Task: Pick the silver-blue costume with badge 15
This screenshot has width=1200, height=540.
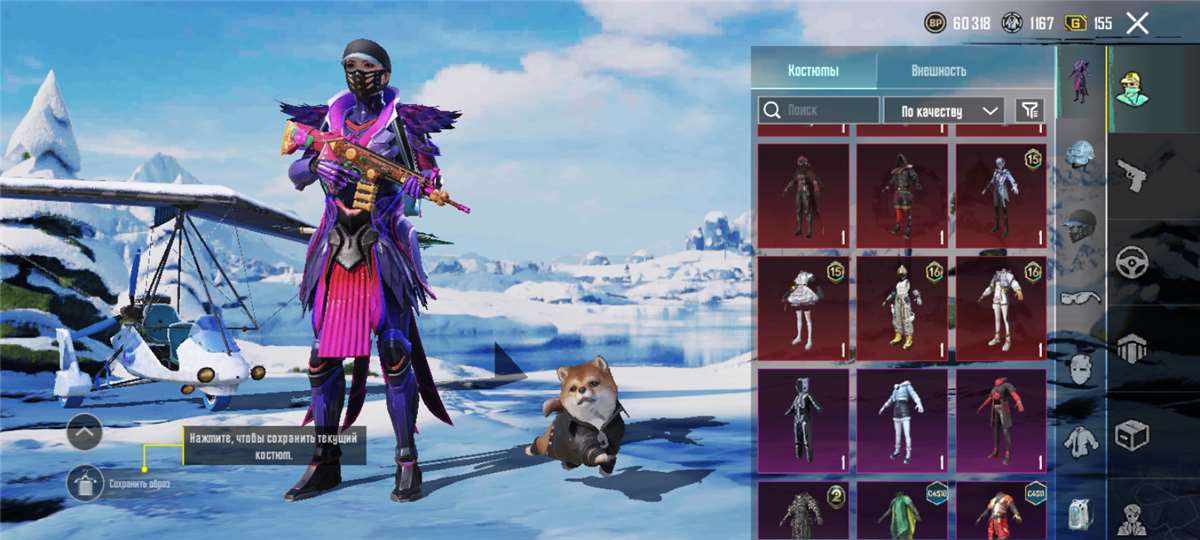Action: tap(1001, 195)
